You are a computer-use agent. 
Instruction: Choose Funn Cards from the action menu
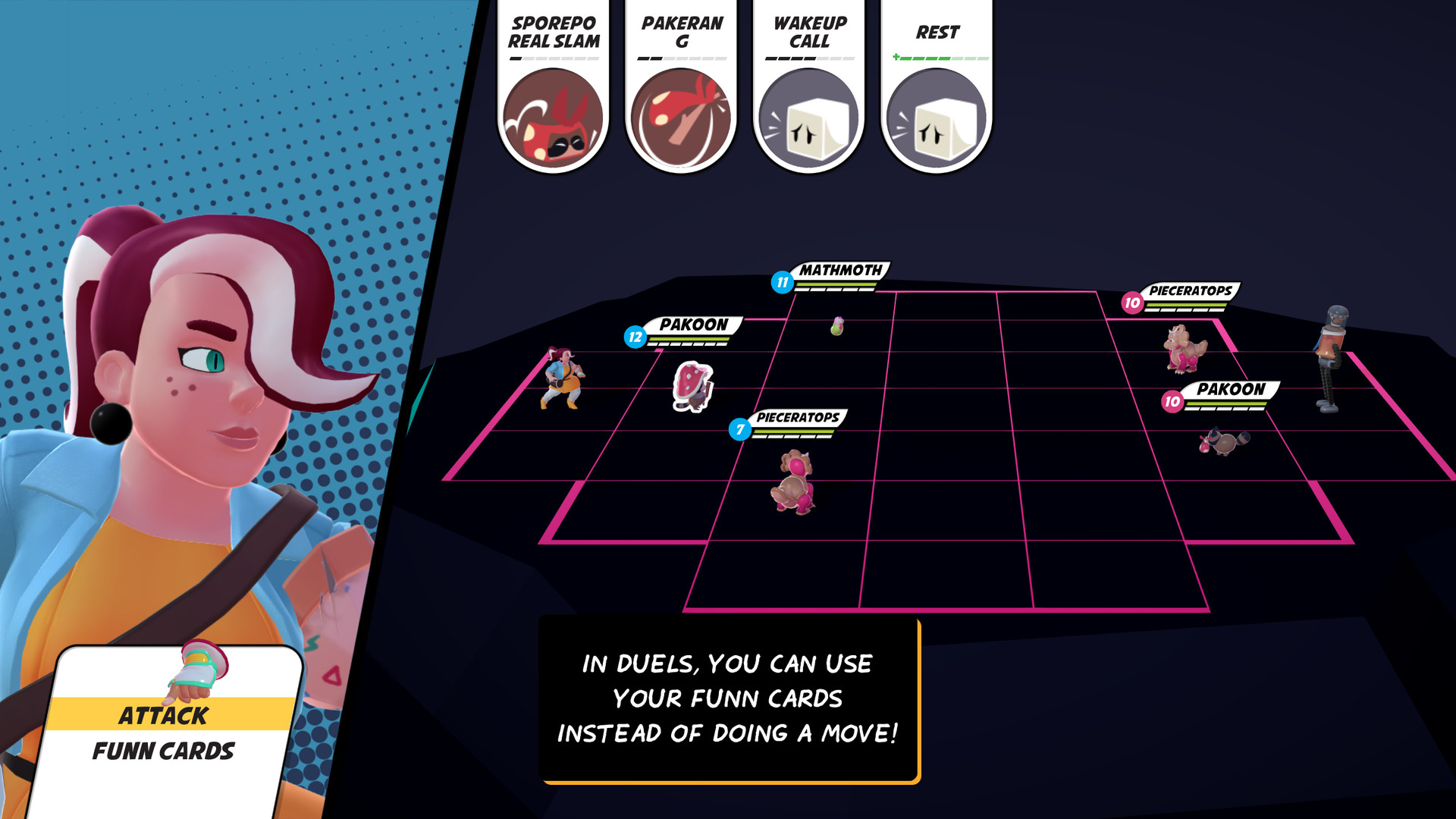[x=165, y=752]
